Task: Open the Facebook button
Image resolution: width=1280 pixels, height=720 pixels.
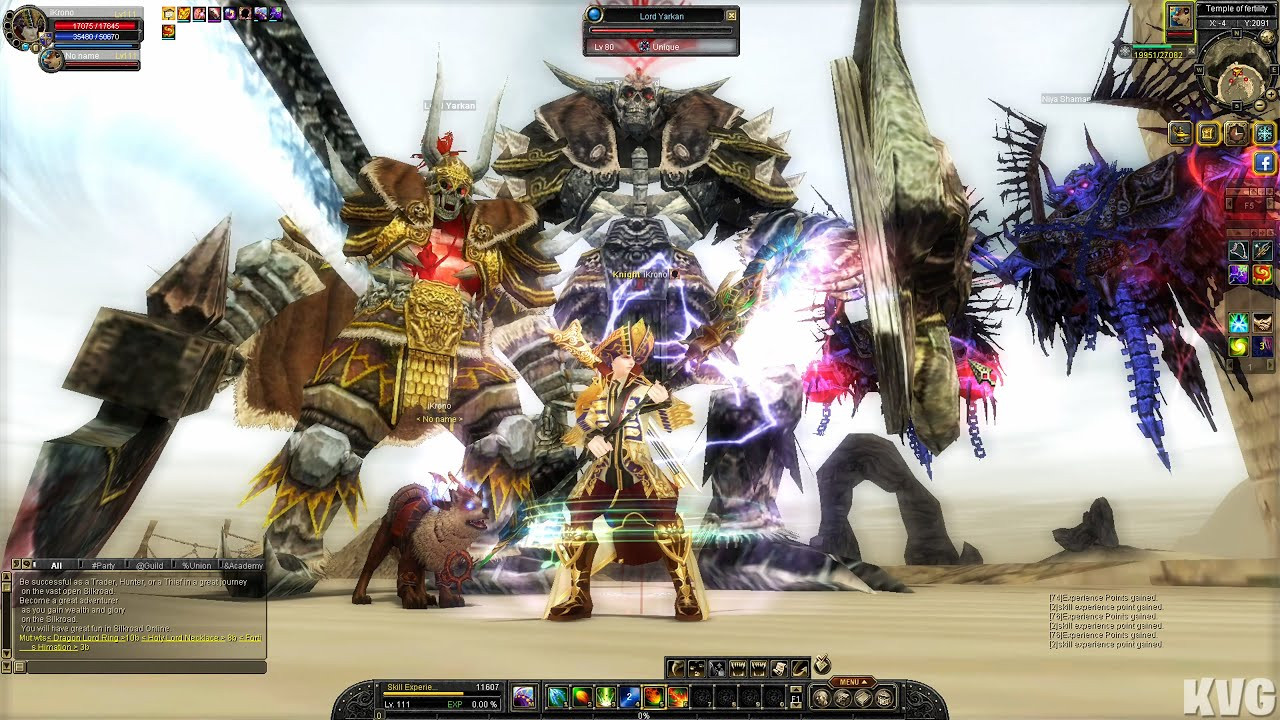Action: coord(1264,162)
